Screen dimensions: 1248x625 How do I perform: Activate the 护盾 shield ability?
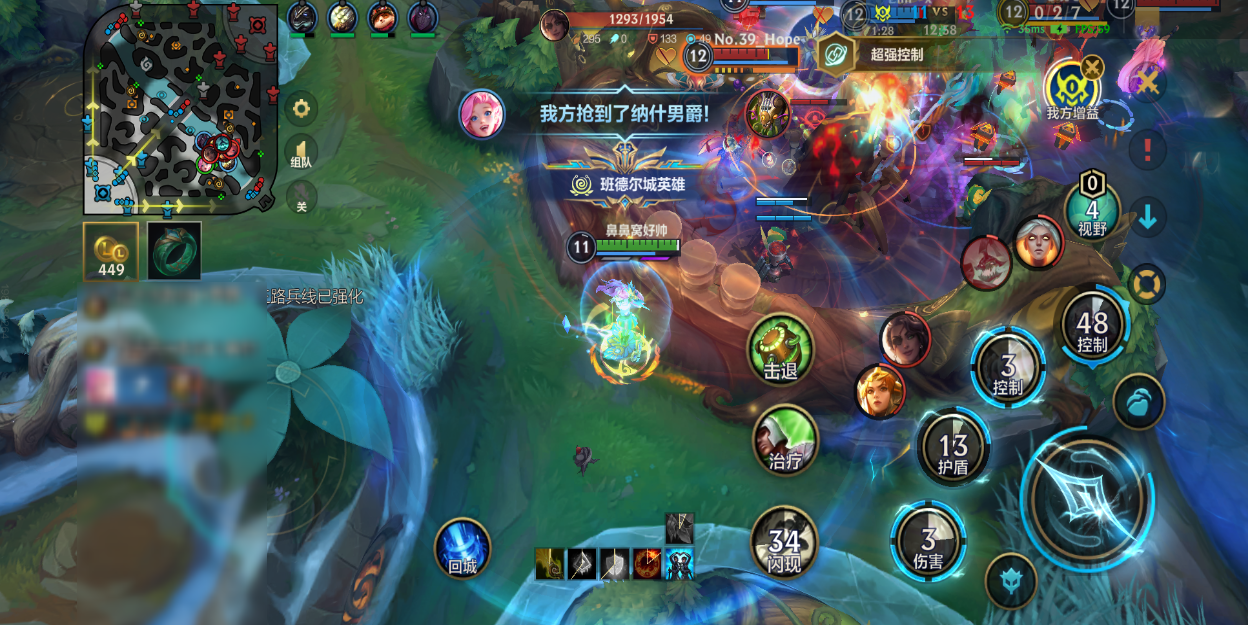953,447
